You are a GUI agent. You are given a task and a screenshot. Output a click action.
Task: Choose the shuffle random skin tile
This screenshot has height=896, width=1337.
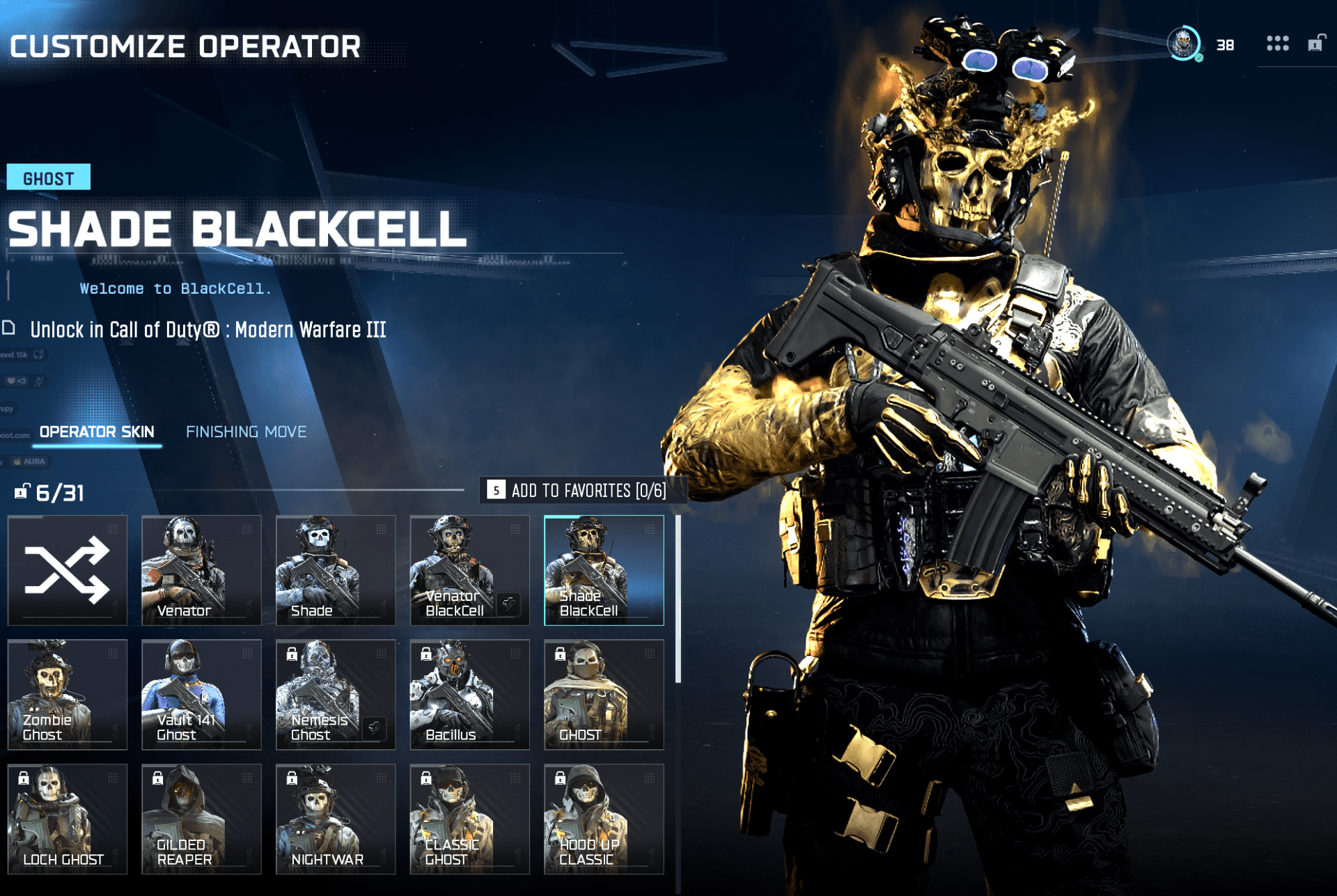(68, 570)
